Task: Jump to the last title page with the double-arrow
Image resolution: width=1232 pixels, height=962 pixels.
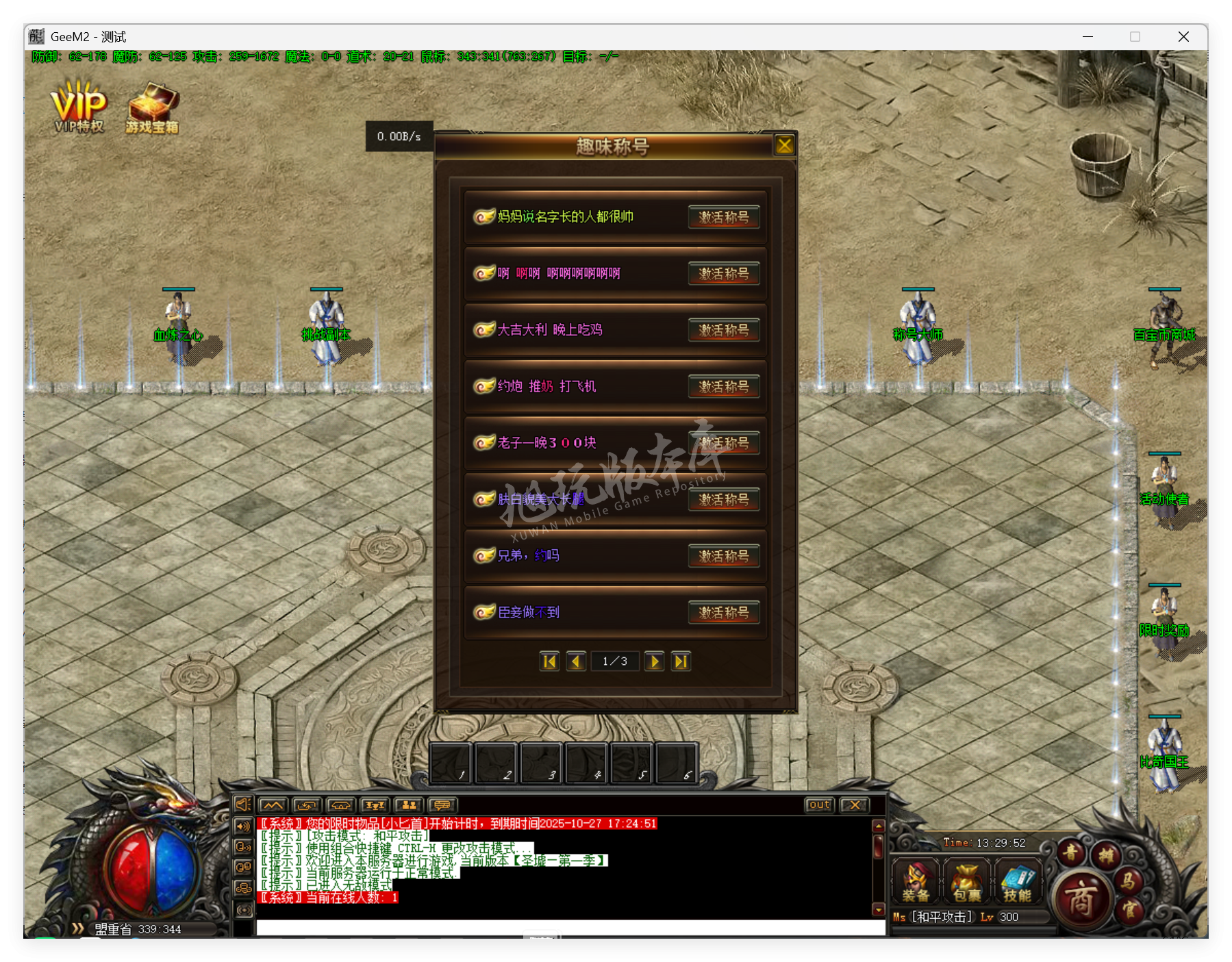Action: pos(680,661)
